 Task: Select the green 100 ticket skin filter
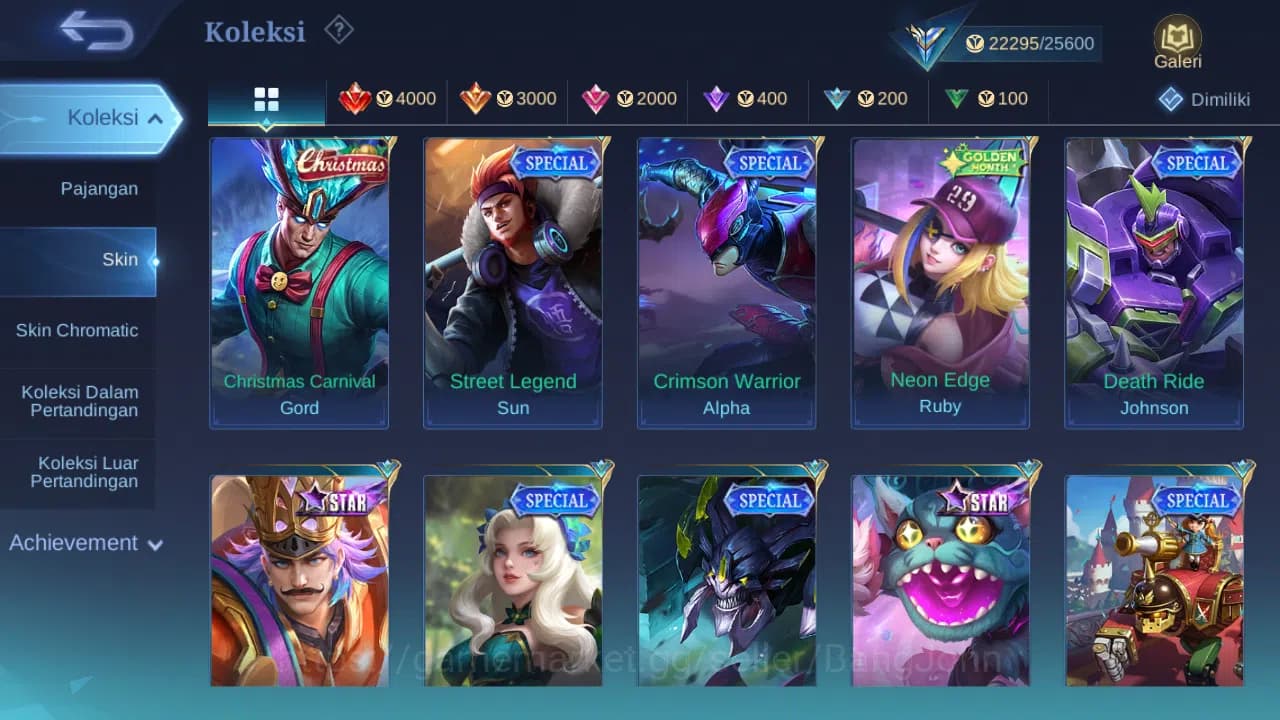point(987,99)
